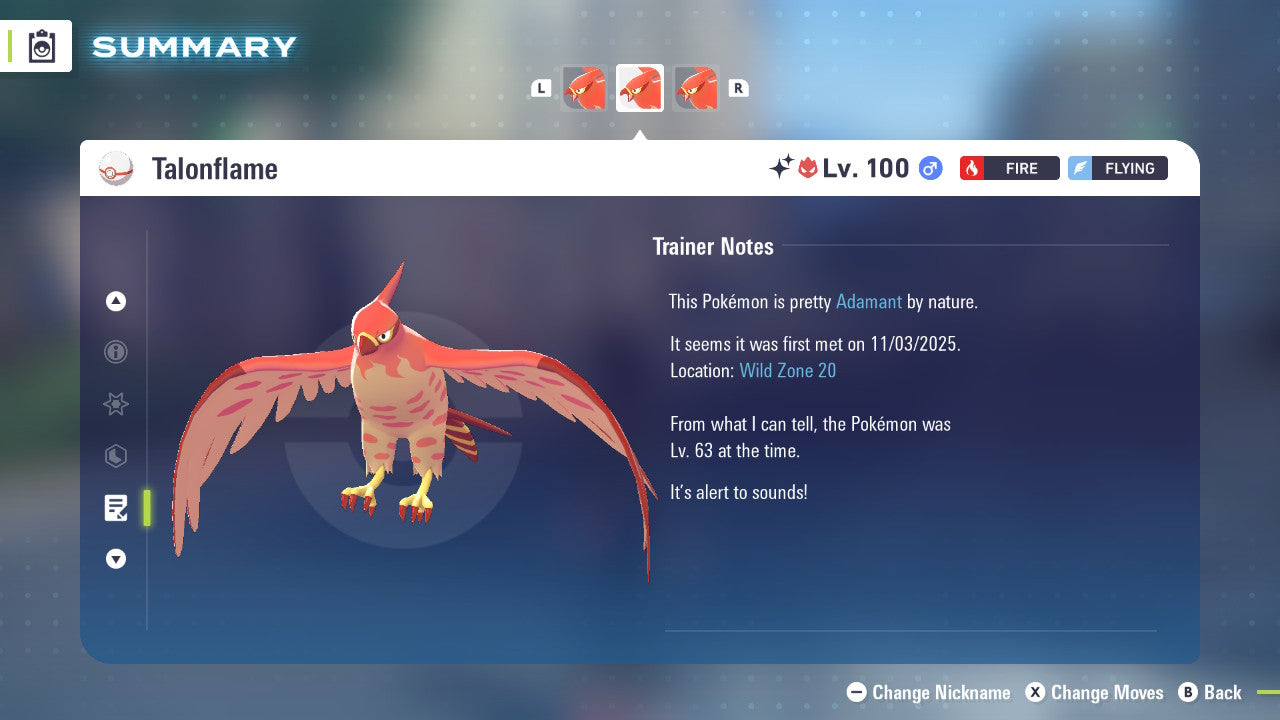The width and height of the screenshot is (1280, 720).
Task: Open the memories hexagon section icon
Action: pos(115,456)
